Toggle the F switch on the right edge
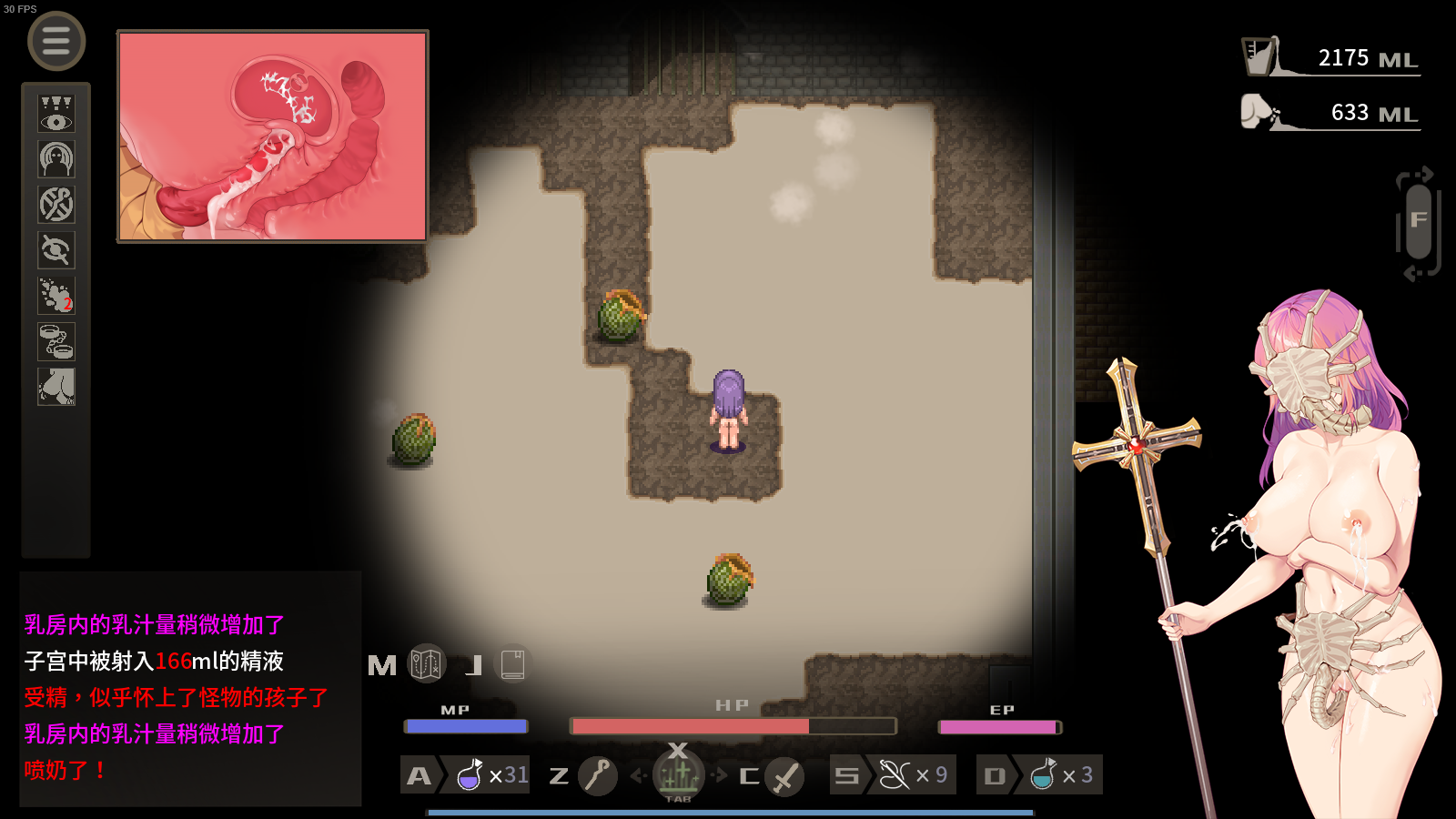Screen dimensions: 1456x819 (1418, 223)
